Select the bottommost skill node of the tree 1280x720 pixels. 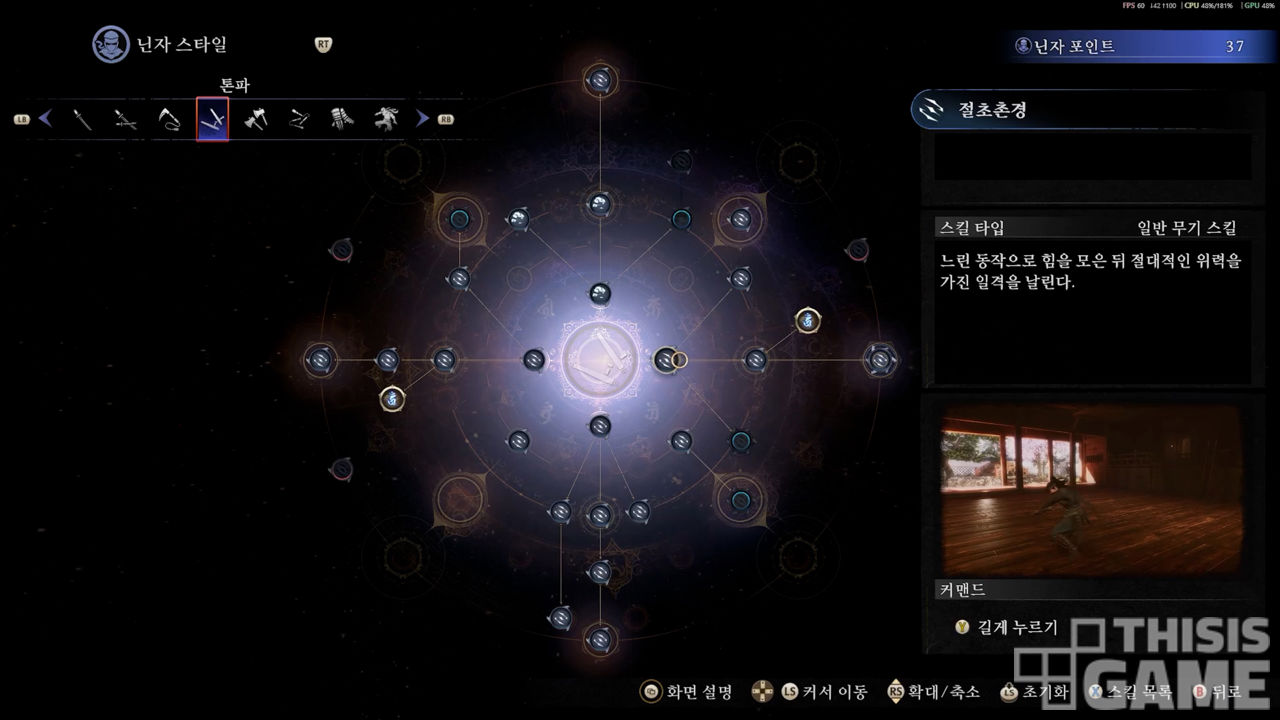pos(600,638)
